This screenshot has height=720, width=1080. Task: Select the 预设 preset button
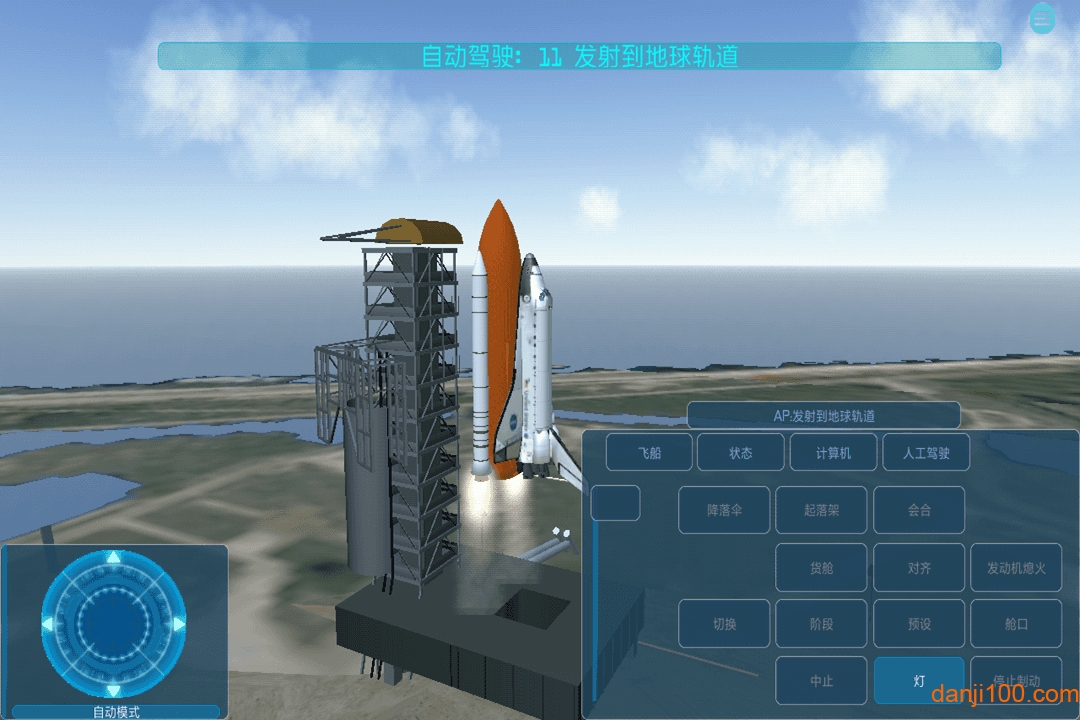click(919, 624)
